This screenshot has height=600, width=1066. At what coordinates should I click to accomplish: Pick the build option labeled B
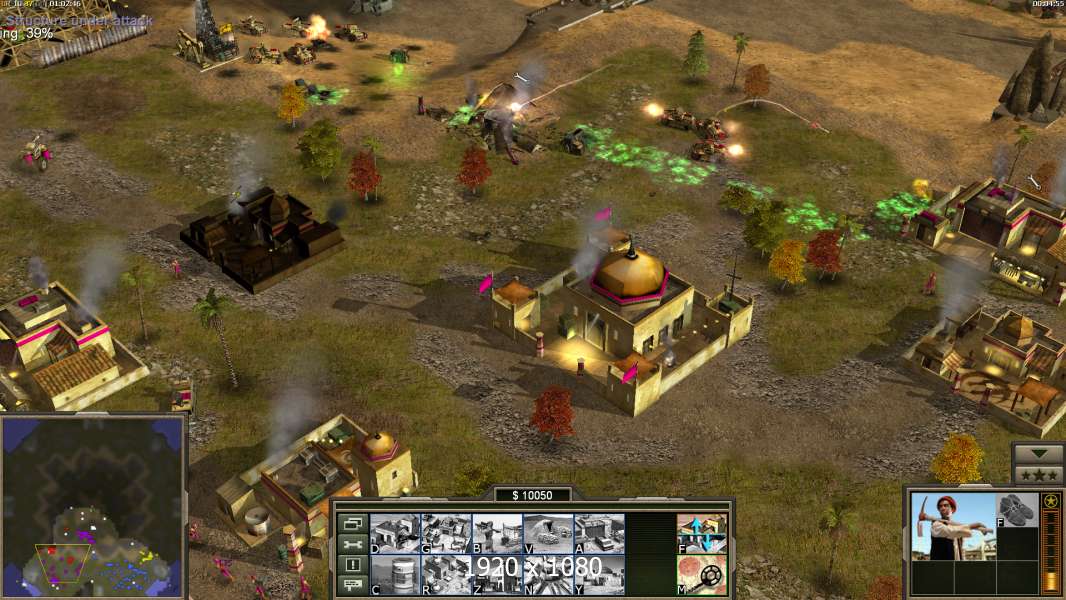(x=497, y=533)
